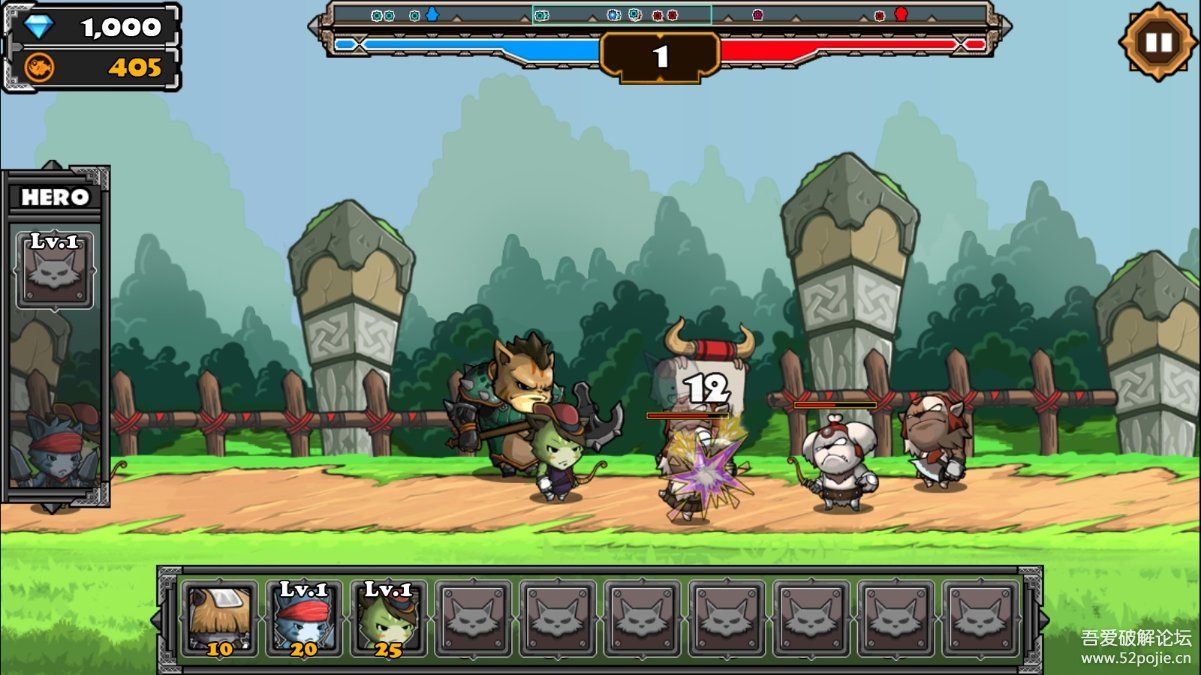The image size is (1201, 675).
Task: Pause the game with the pause button
Action: coord(1157,42)
